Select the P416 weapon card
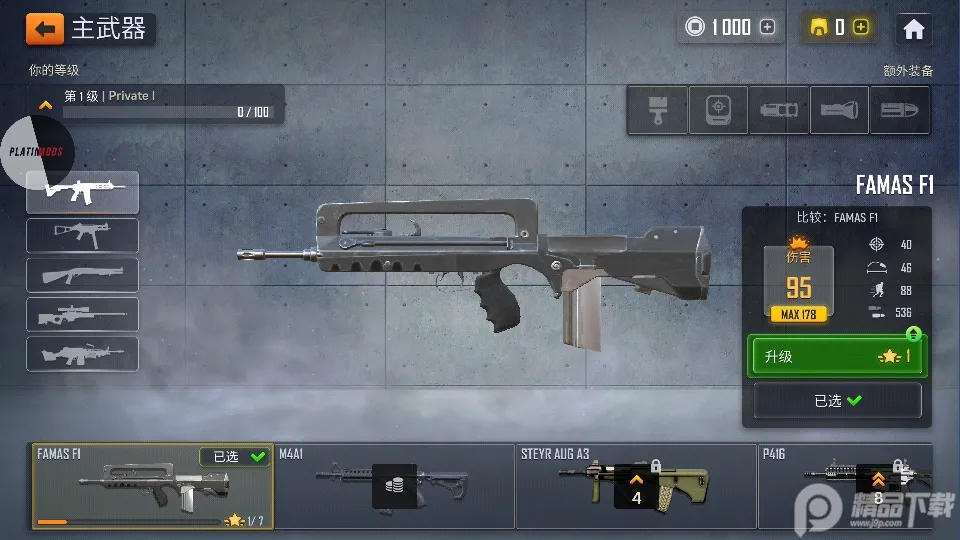Screen dimensions: 960x540 coord(845,487)
